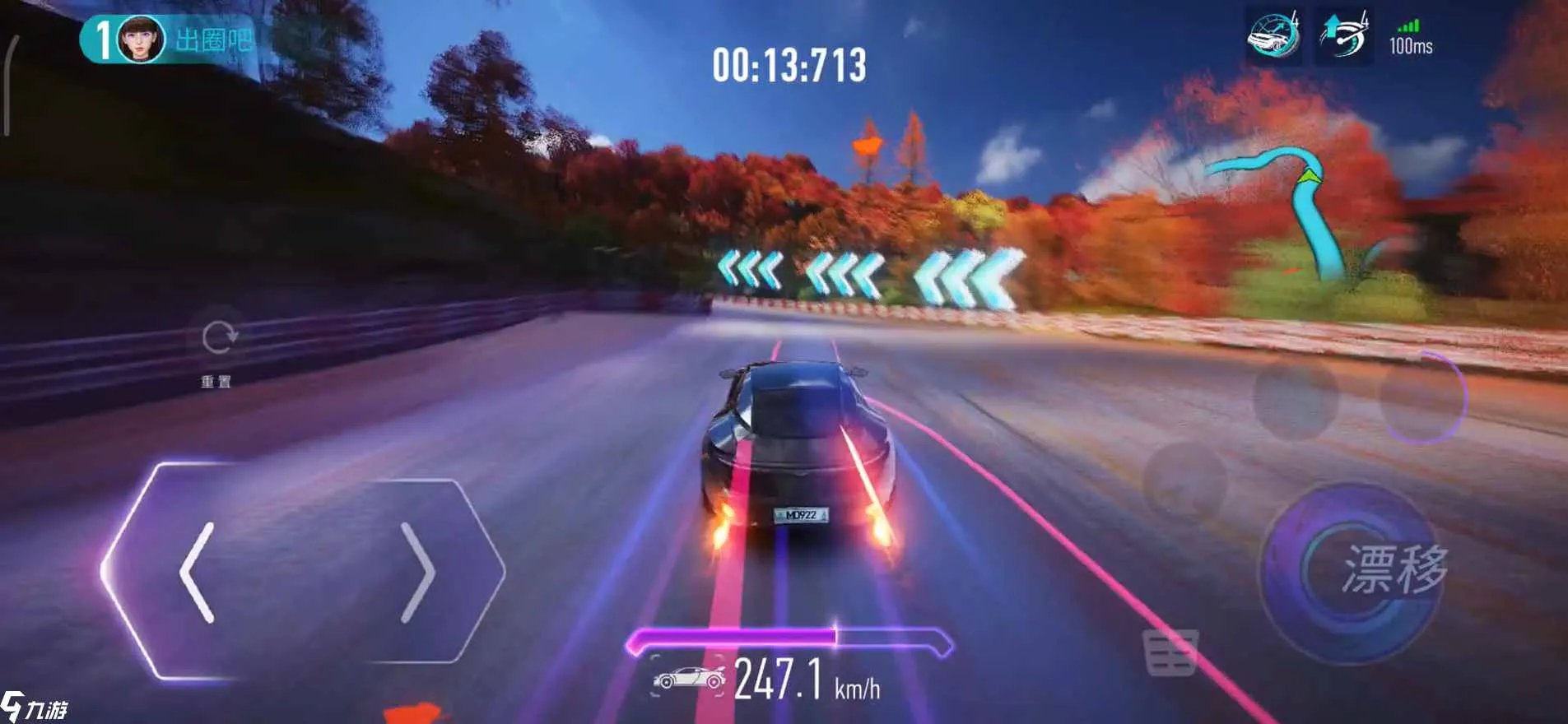Screen dimensions: 1568x724
Task: Open the first-place player avatar
Action: pyautogui.click(x=141, y=39)
